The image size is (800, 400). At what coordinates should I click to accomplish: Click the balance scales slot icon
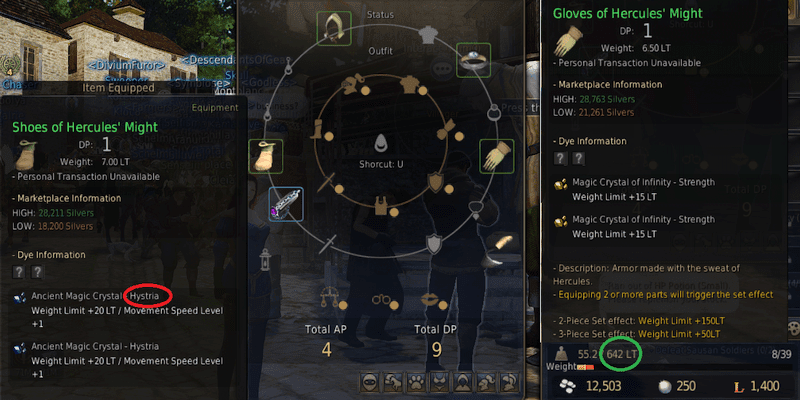pyautogui.click(x=326, y=297)
